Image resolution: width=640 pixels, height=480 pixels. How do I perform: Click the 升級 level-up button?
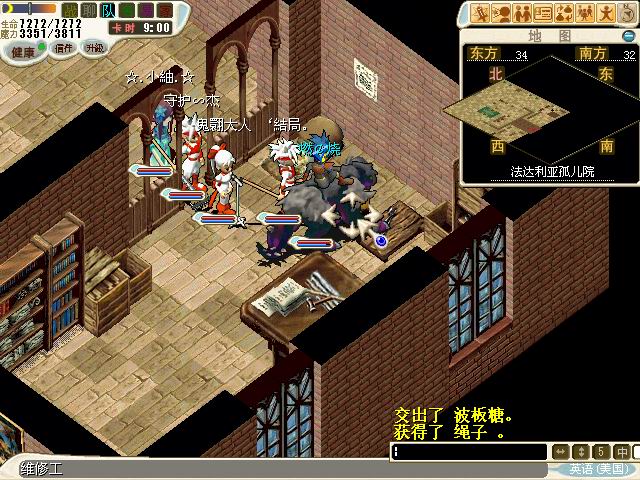(x=94, y=48)
